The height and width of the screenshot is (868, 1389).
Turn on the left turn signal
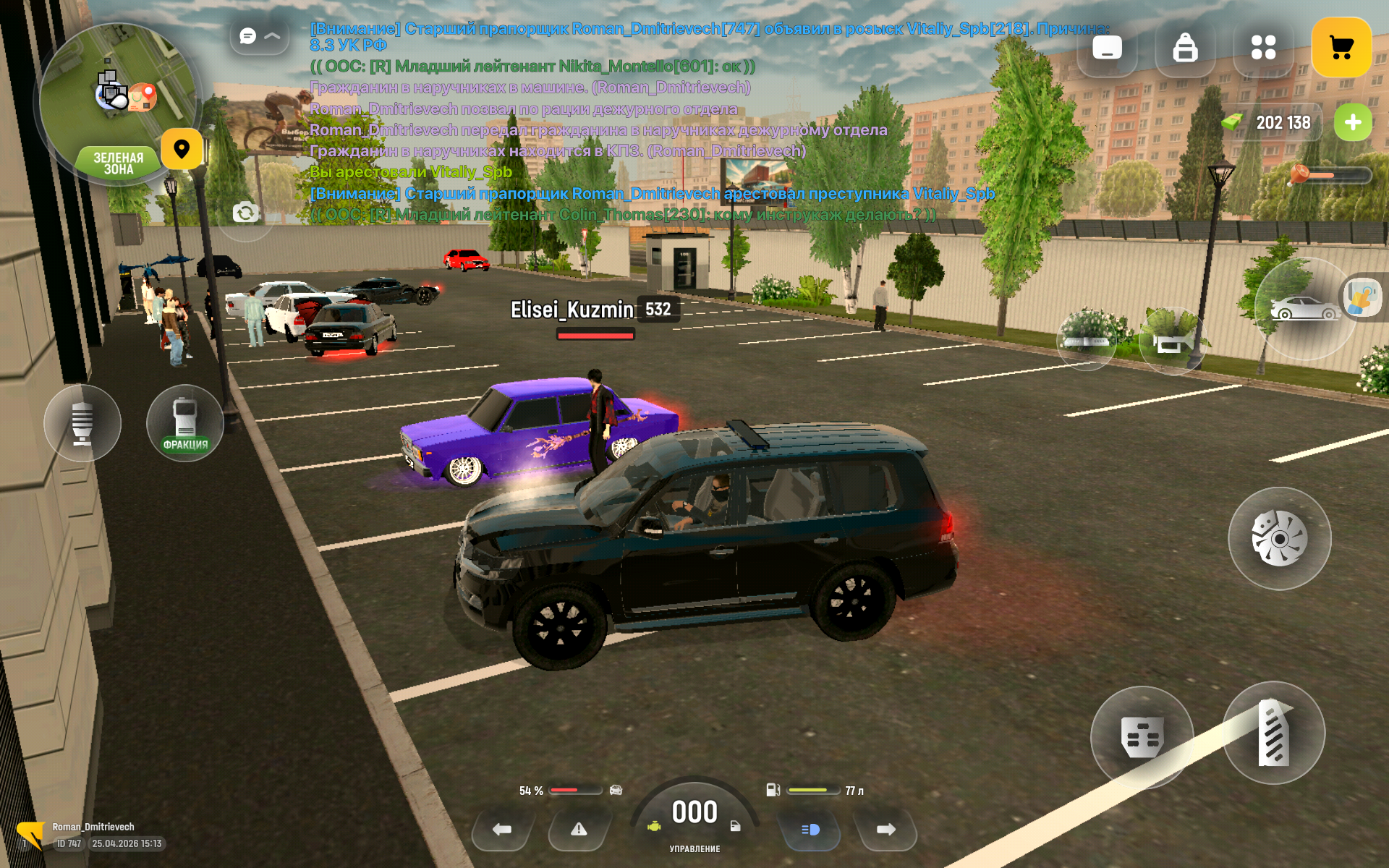[x=502, y=830]
